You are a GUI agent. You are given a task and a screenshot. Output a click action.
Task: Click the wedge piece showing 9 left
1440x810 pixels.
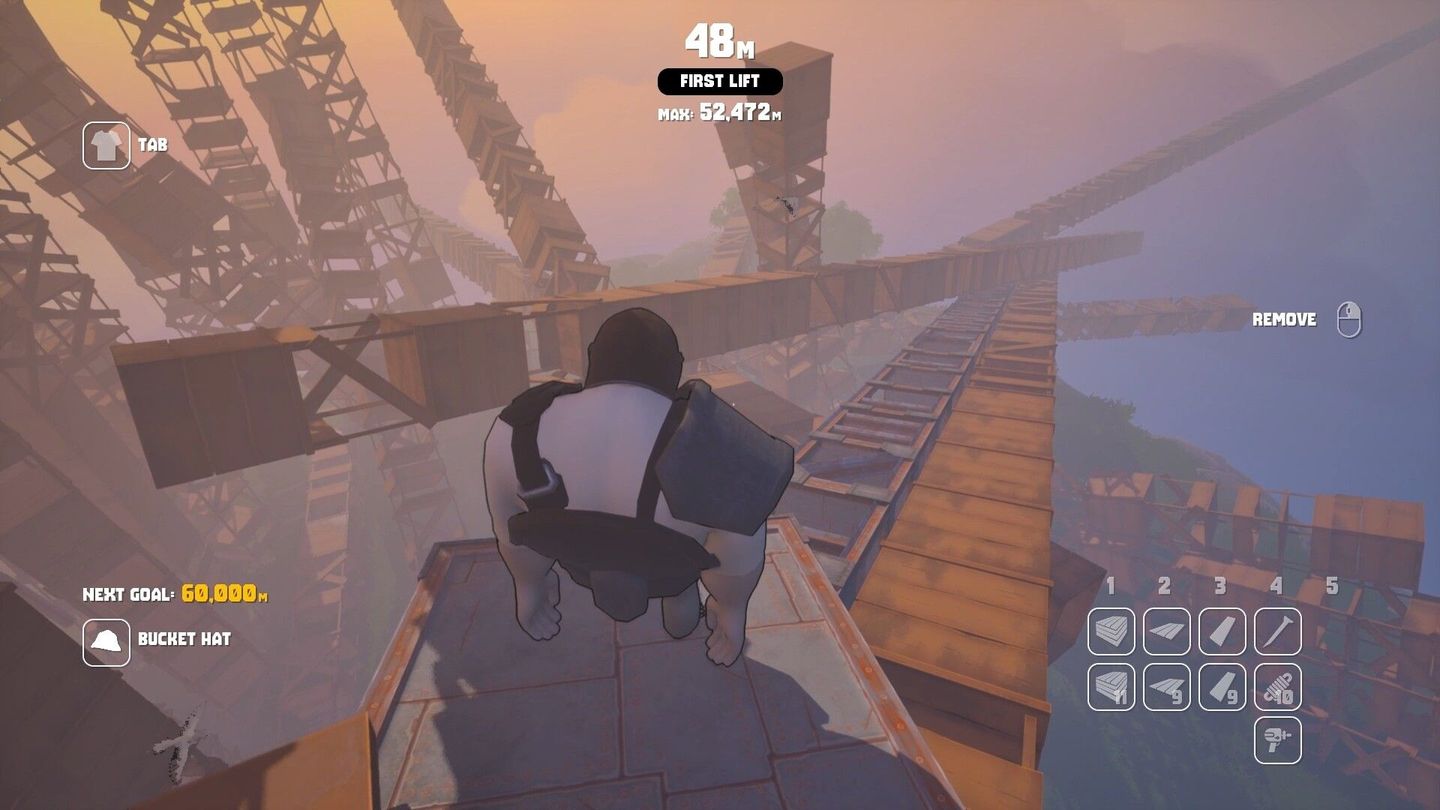[x=1221, y=686]
